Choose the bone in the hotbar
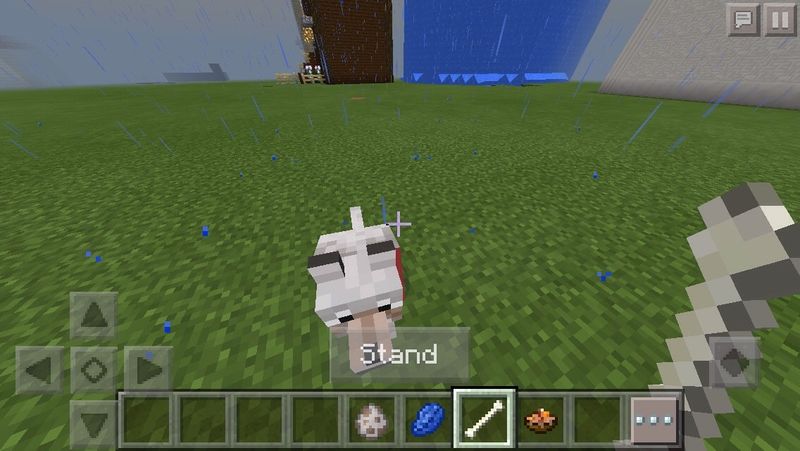800x451 pixels. 485,419
